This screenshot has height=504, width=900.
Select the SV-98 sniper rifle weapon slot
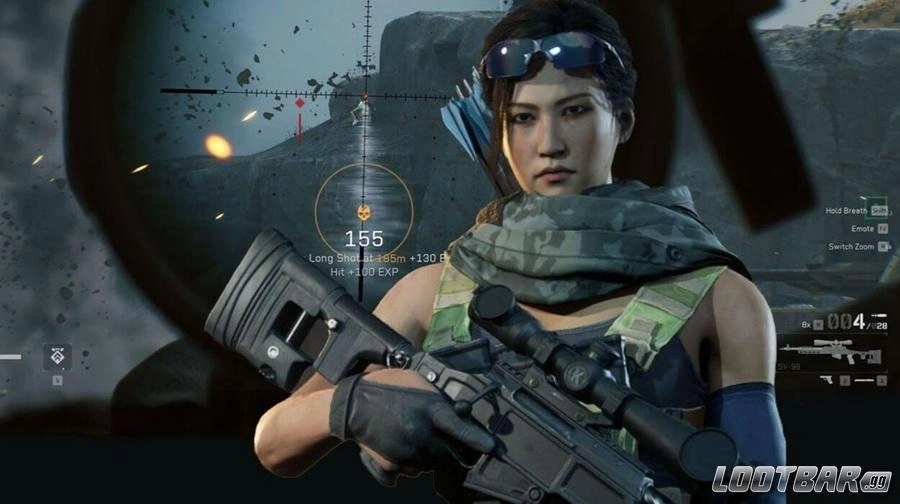[x=830, y=354]
